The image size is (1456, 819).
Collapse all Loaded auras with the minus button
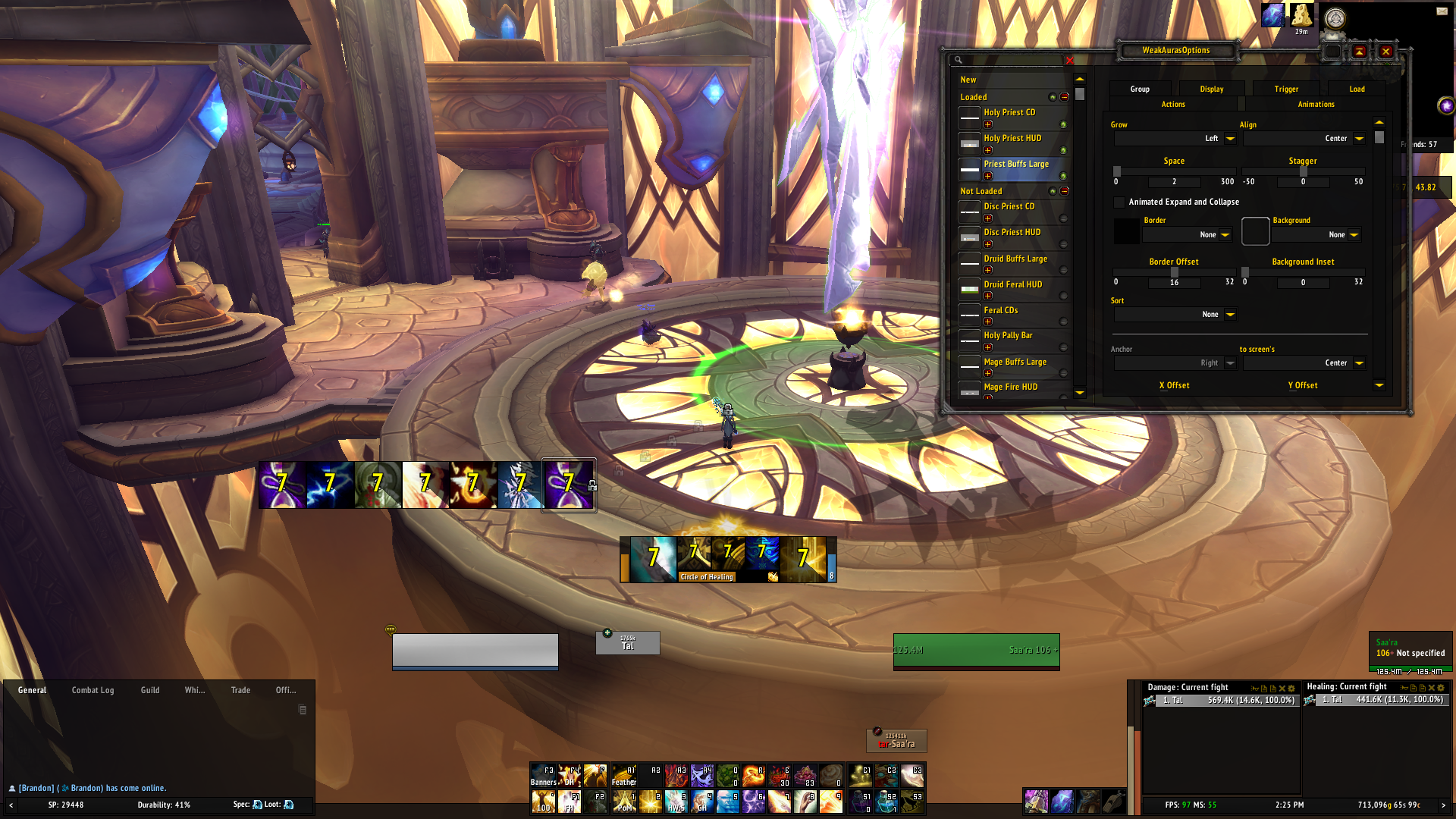click(1065, 97)
